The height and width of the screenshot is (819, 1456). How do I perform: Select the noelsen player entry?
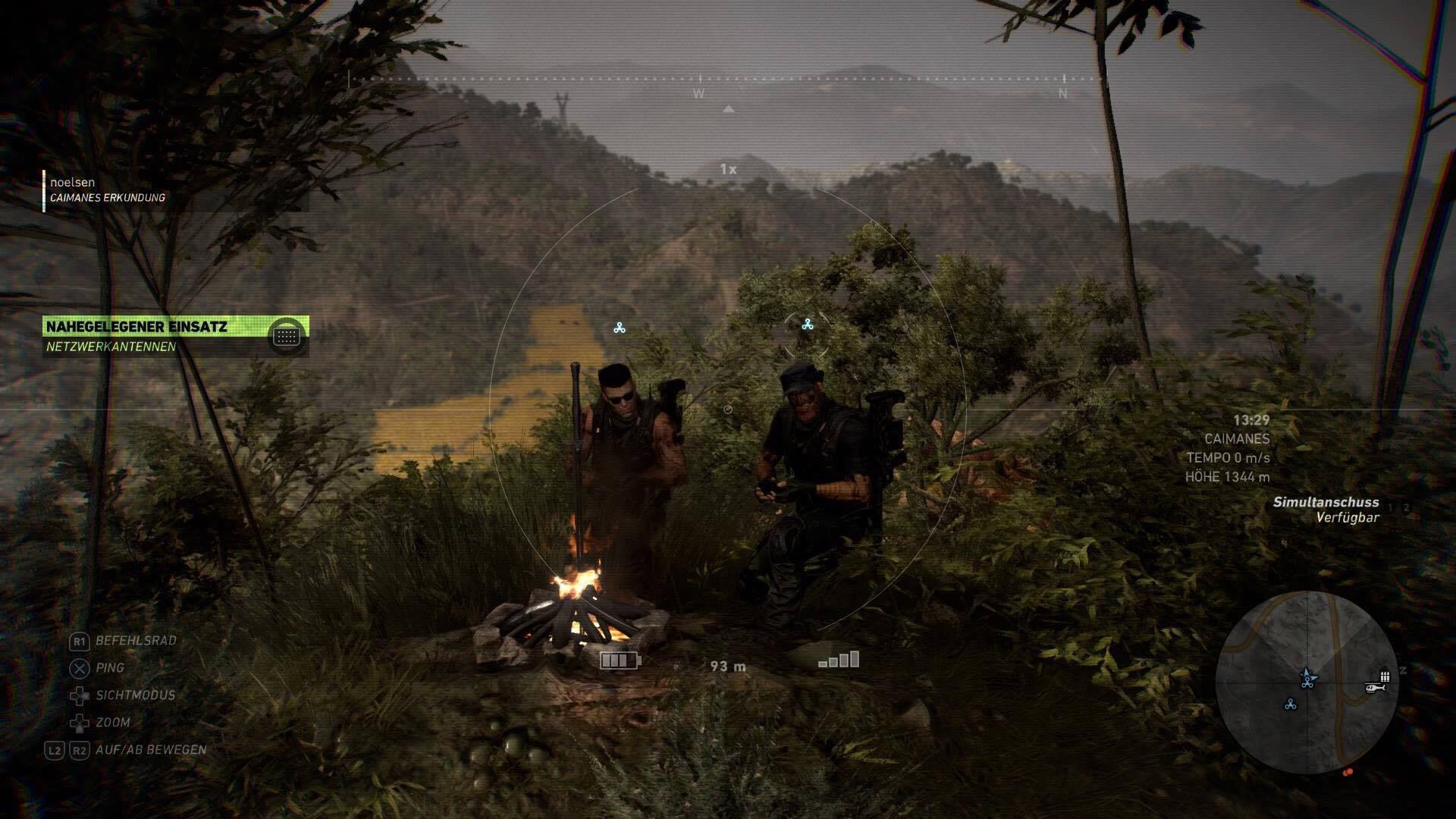tap(73, 183)
